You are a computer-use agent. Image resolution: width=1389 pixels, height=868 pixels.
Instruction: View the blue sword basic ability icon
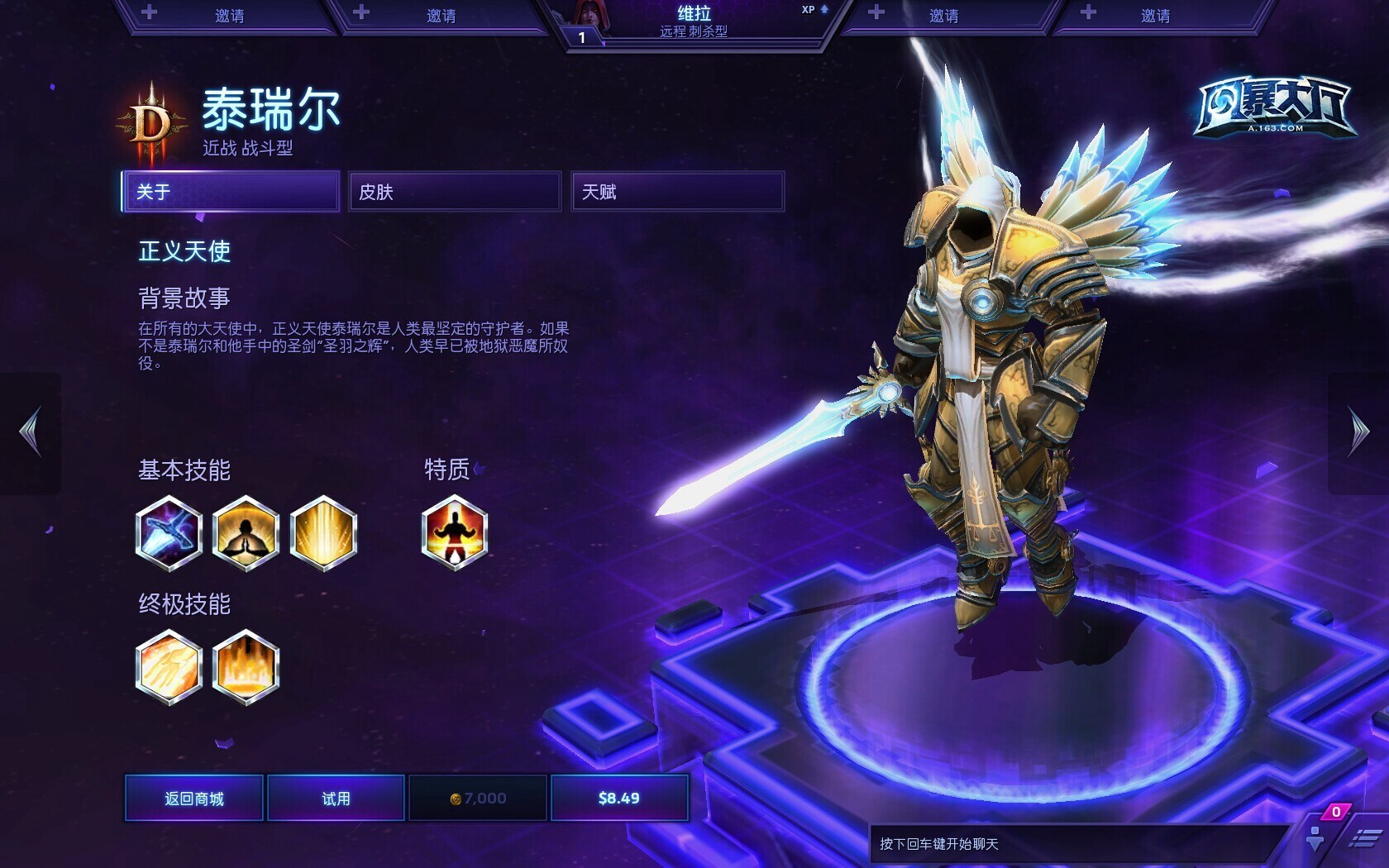[x=169, y=533]
